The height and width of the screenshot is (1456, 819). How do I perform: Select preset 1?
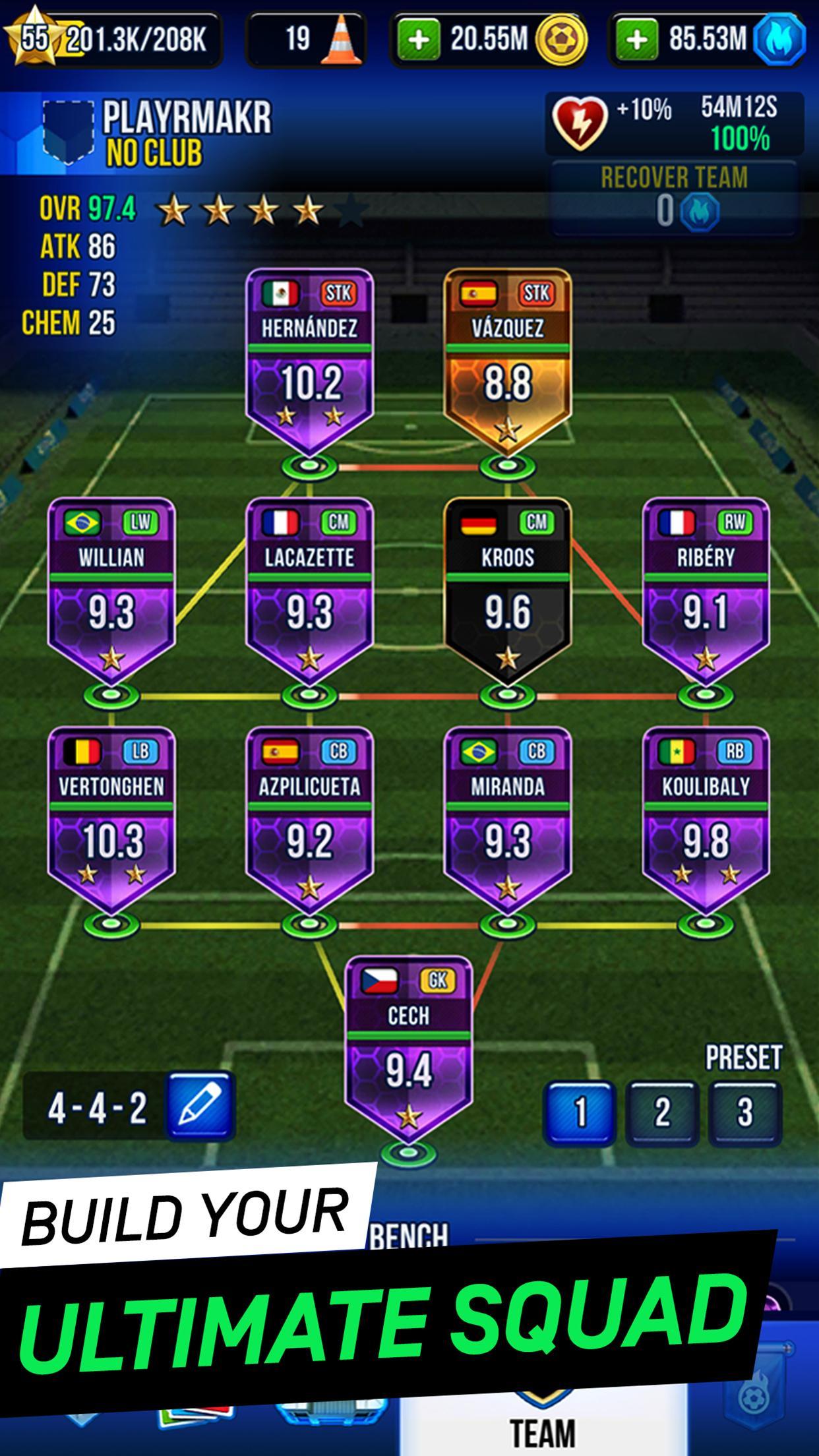pos(579,1112)
